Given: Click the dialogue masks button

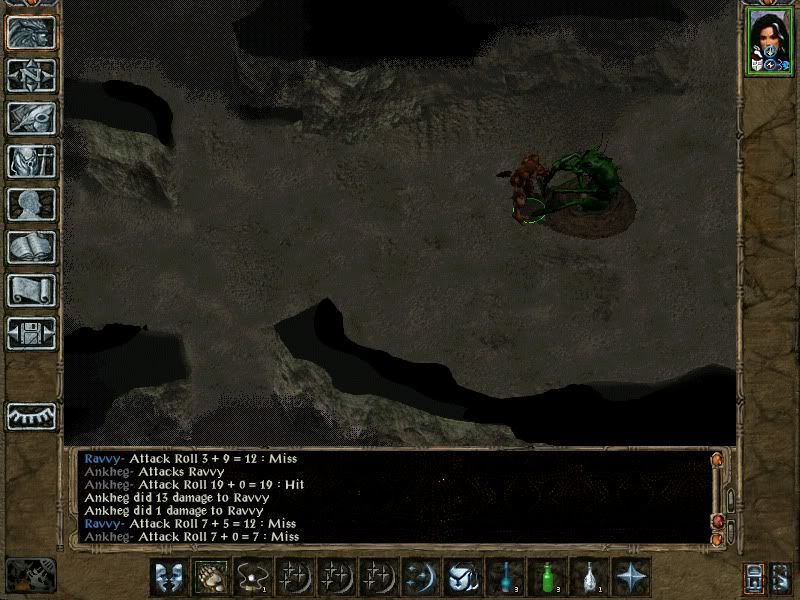Looking at the screenshot, I should pos(169,576).
